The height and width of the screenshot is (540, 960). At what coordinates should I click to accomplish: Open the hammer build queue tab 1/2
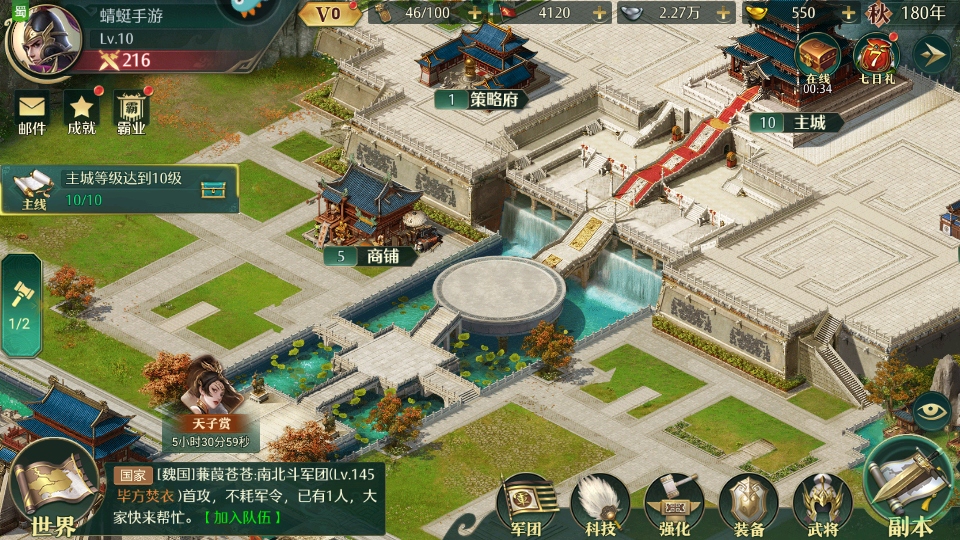20,305
